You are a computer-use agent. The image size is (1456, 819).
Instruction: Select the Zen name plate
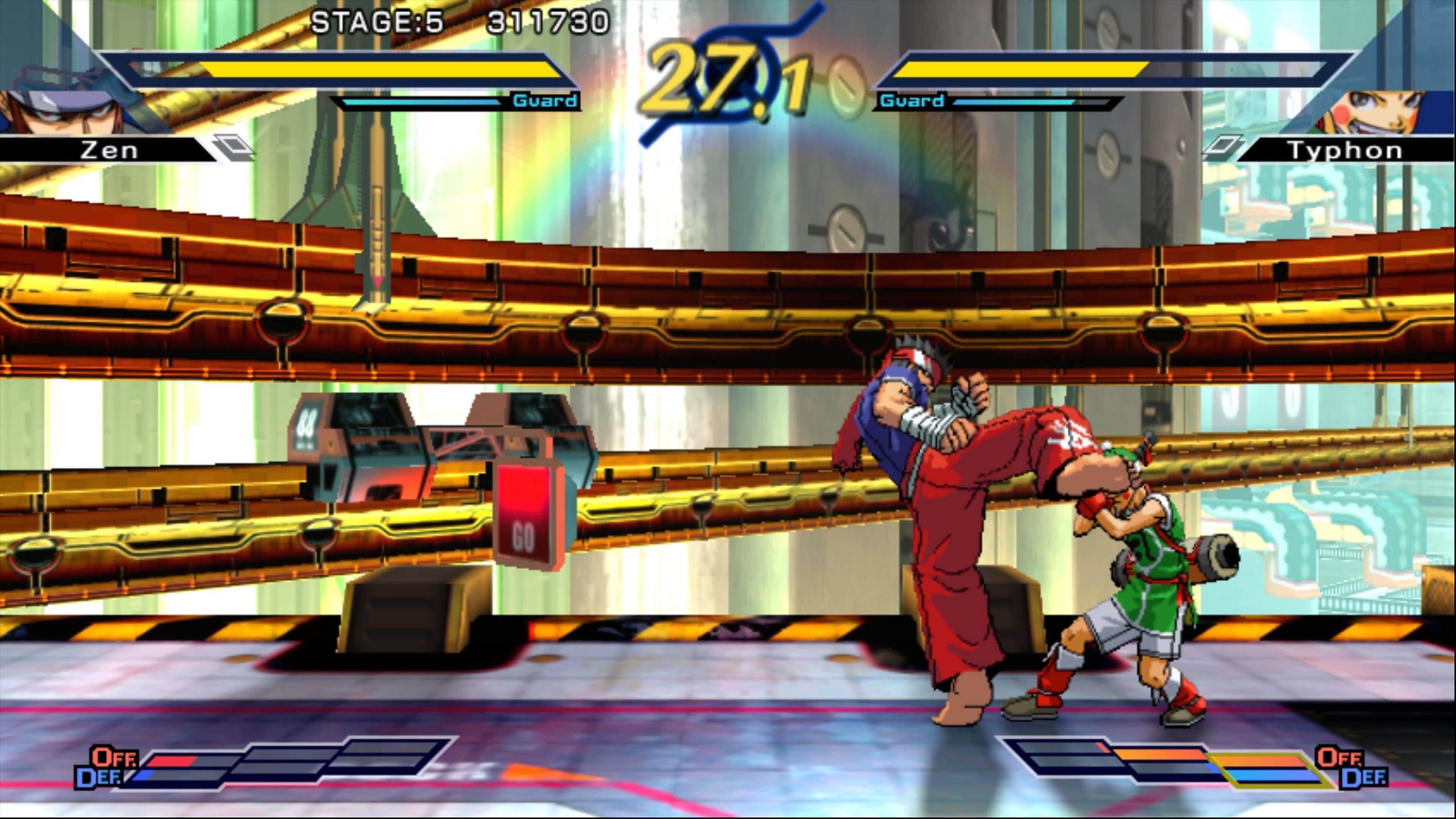[110, 151]
